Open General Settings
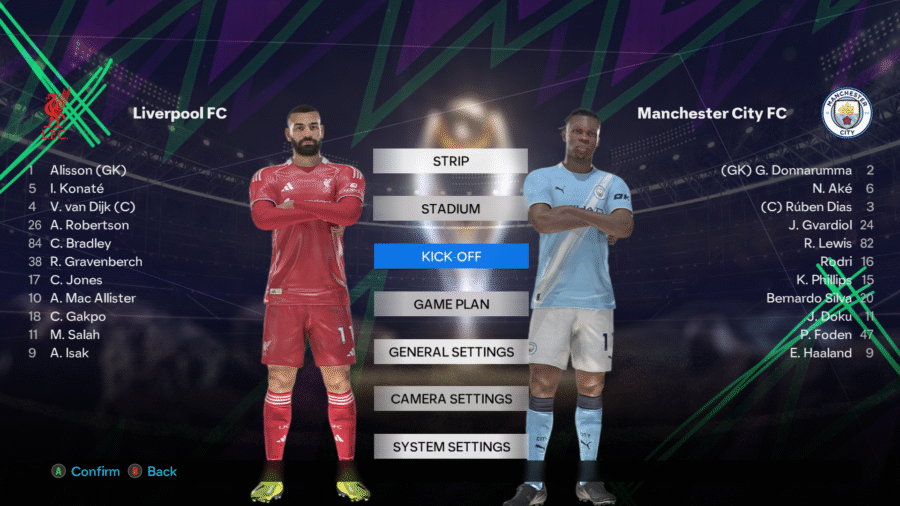Screen dimensions: 900x506 point(450,352)
